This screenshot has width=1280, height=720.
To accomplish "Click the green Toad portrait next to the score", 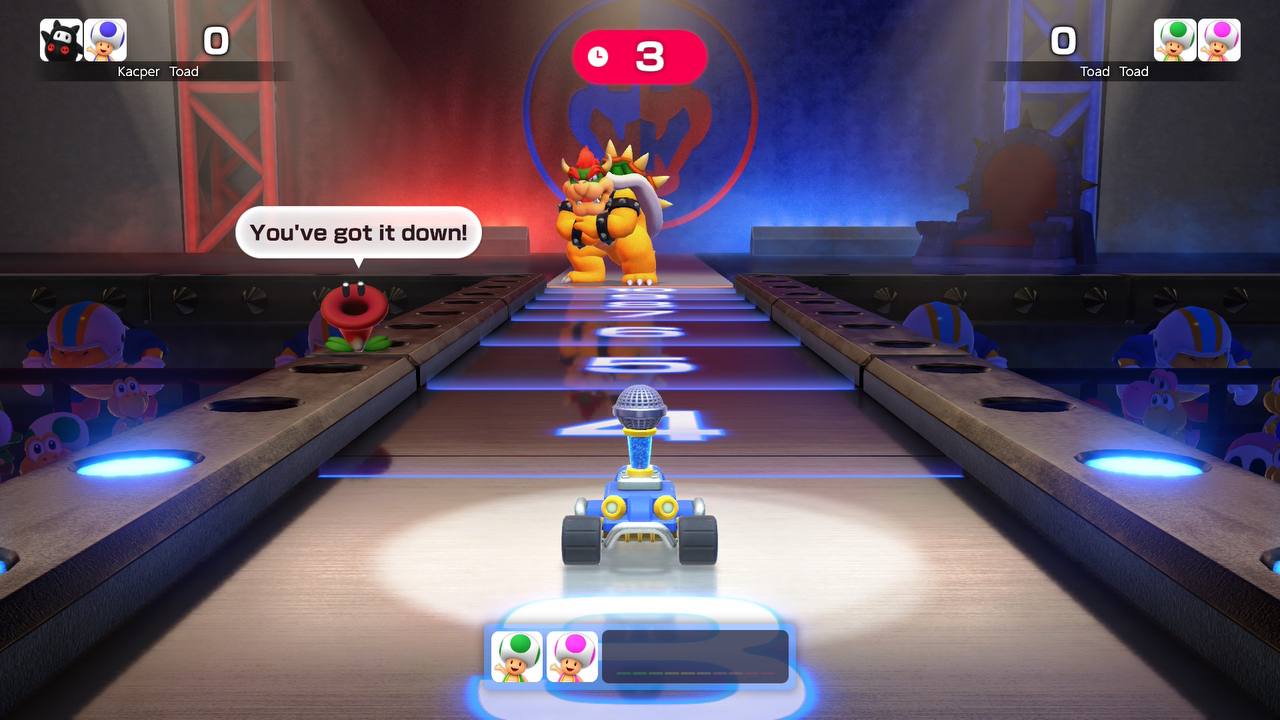I will (1175, 41).
